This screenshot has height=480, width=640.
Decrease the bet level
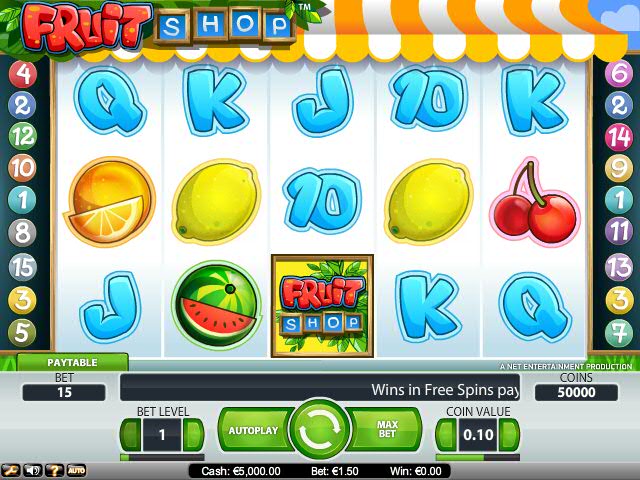pos(129,435)
